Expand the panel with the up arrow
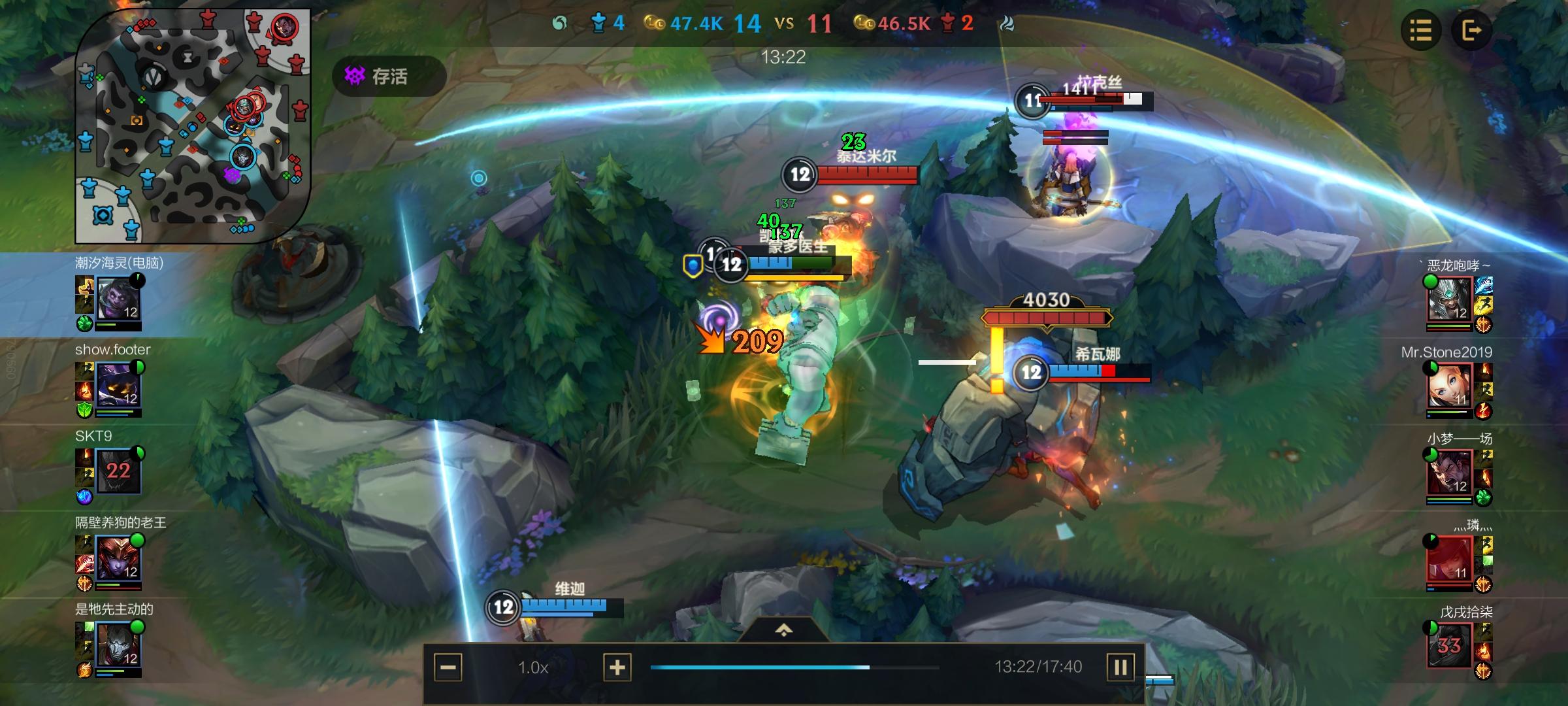Viewport: 1568px width, 706px height. 783,630
